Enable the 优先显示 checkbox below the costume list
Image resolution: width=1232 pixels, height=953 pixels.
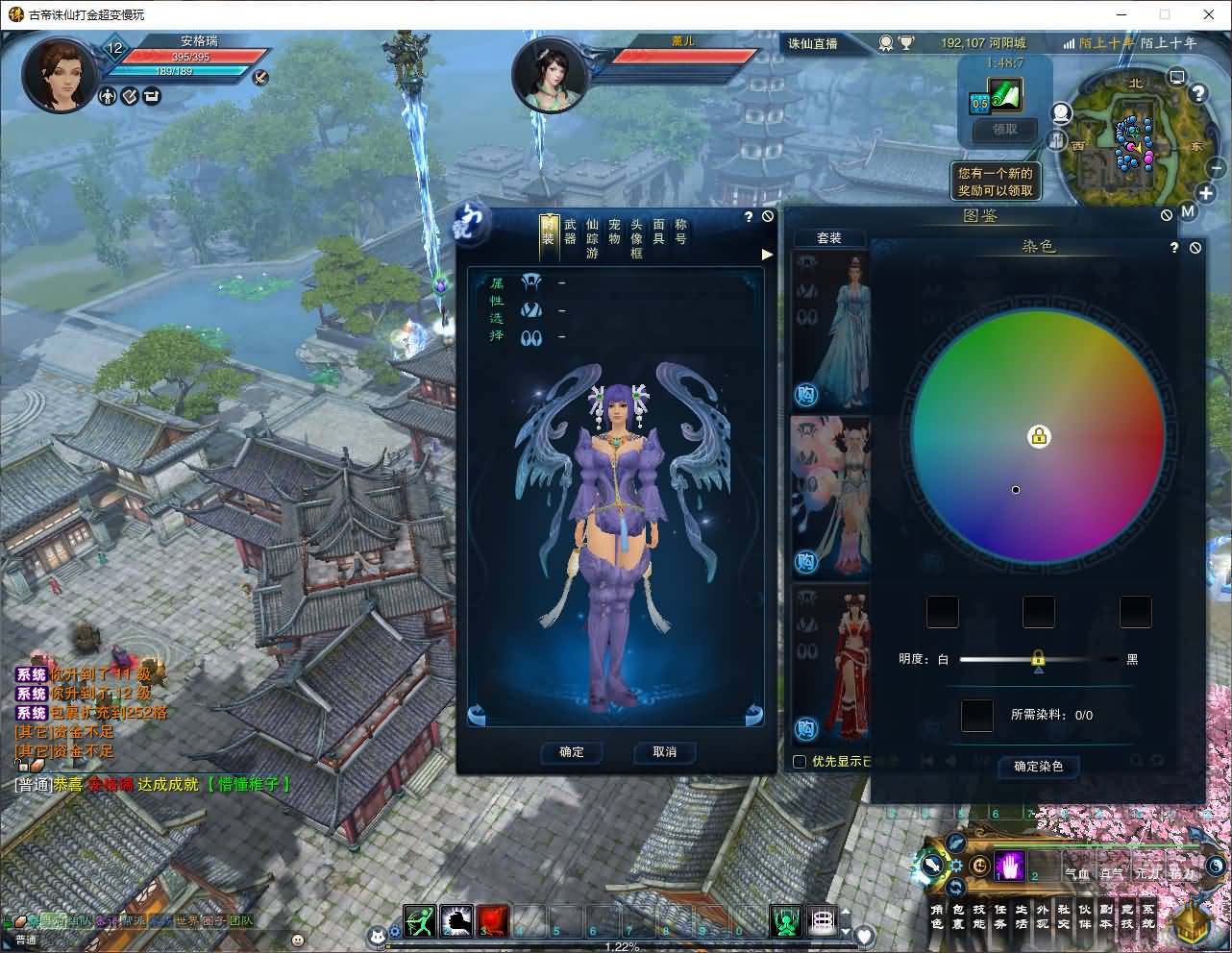click(x=800, y=761)
